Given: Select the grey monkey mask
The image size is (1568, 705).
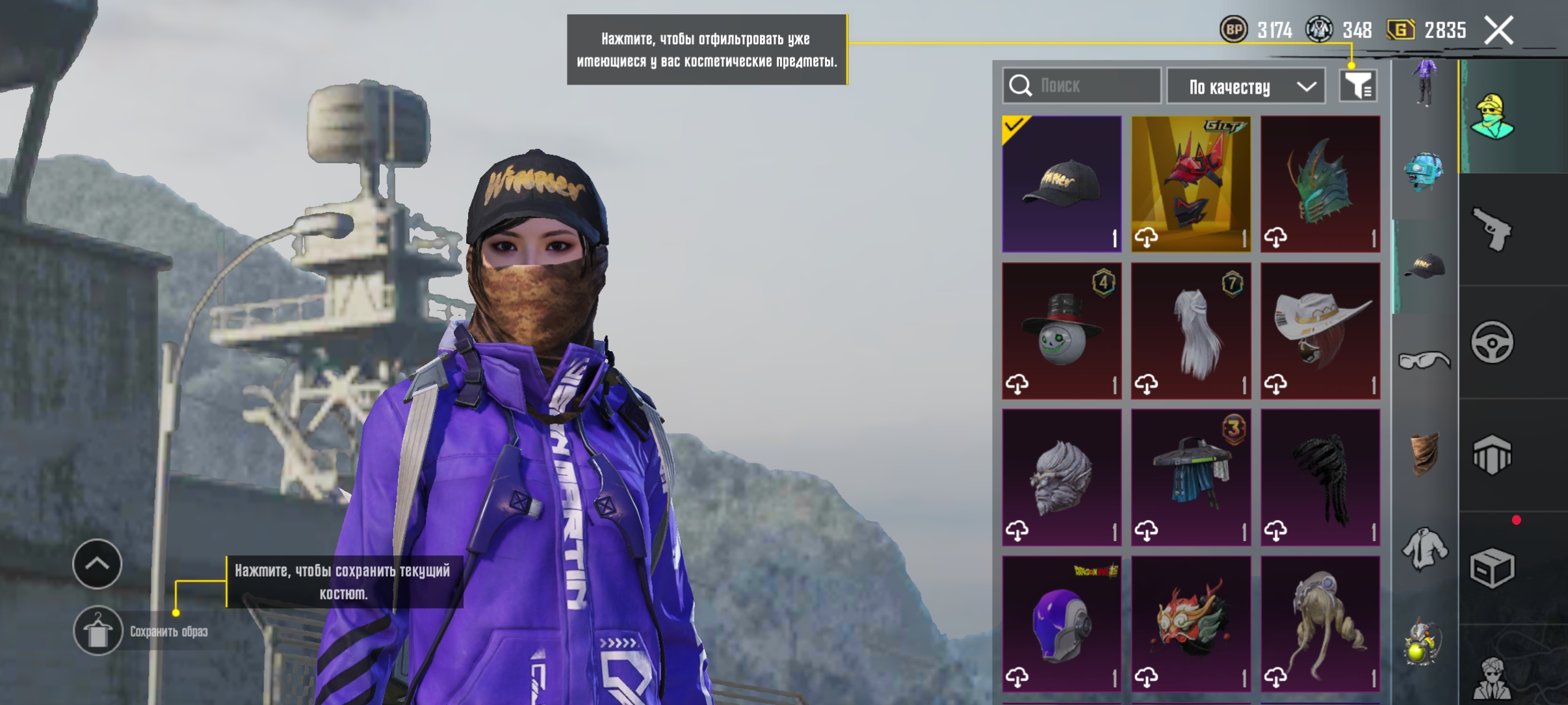Looking at the screenshot, I should point(1062,477).
